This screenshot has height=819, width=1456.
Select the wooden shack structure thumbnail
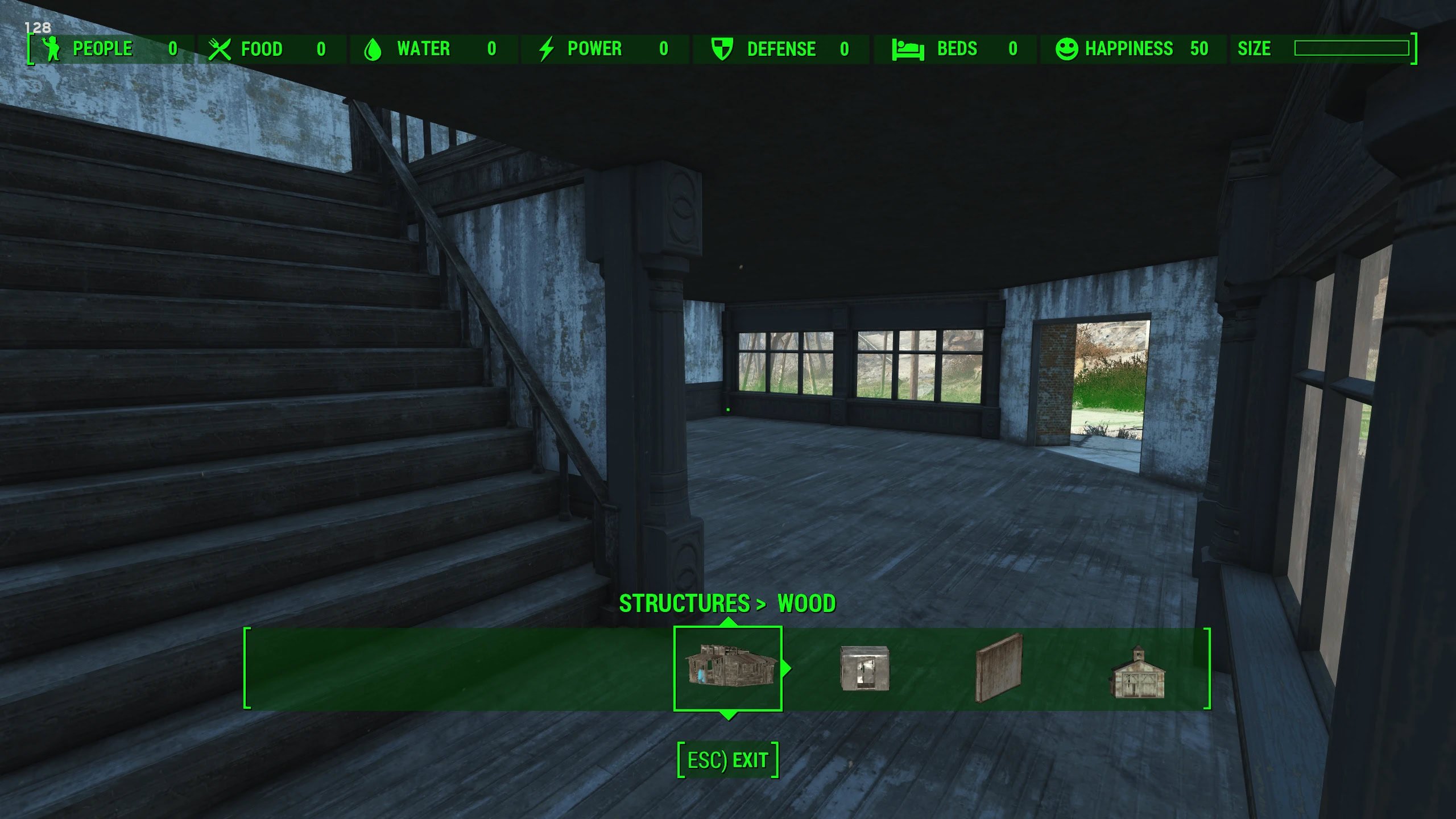(728, 667)
